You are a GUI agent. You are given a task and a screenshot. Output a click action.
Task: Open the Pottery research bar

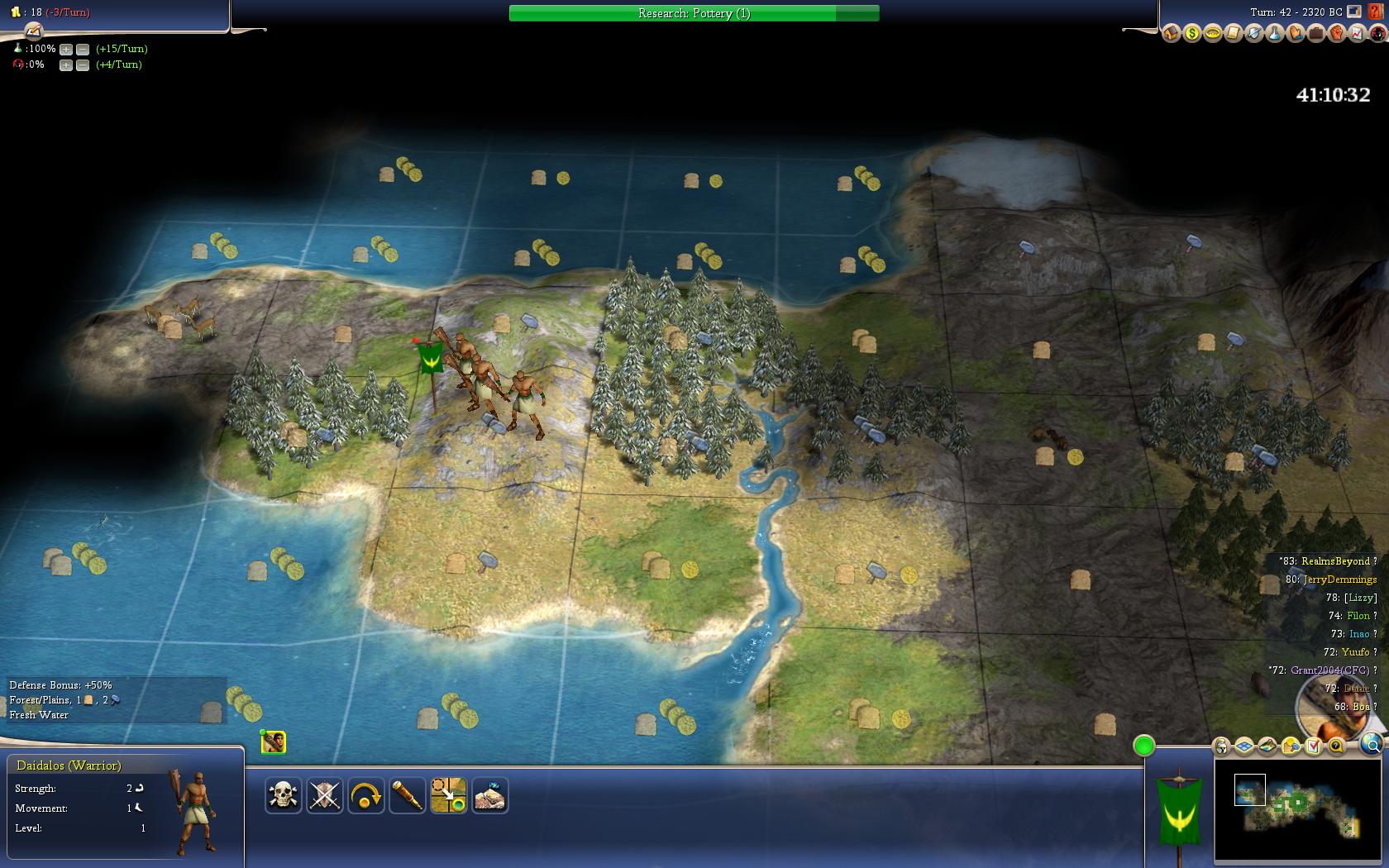(x=694, y=13)
